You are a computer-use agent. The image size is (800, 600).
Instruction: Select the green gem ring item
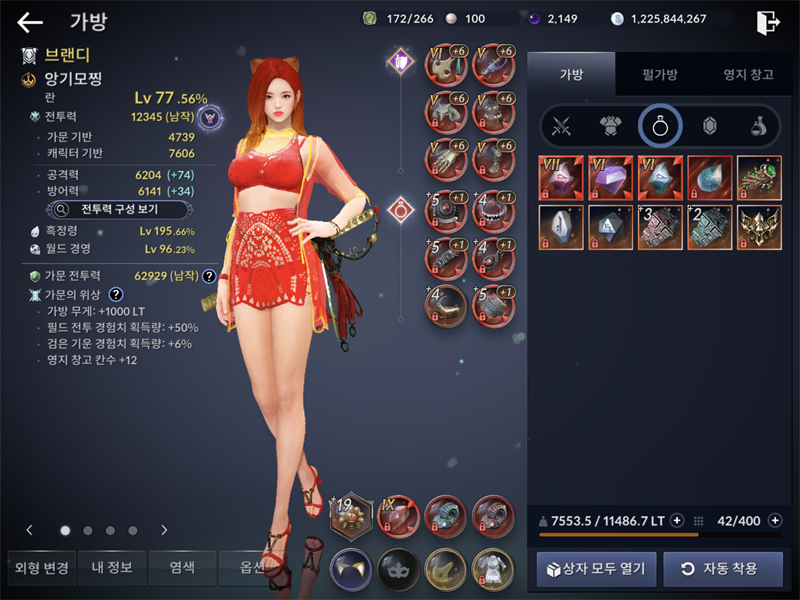pyautogui.click(x=759, y=177)
